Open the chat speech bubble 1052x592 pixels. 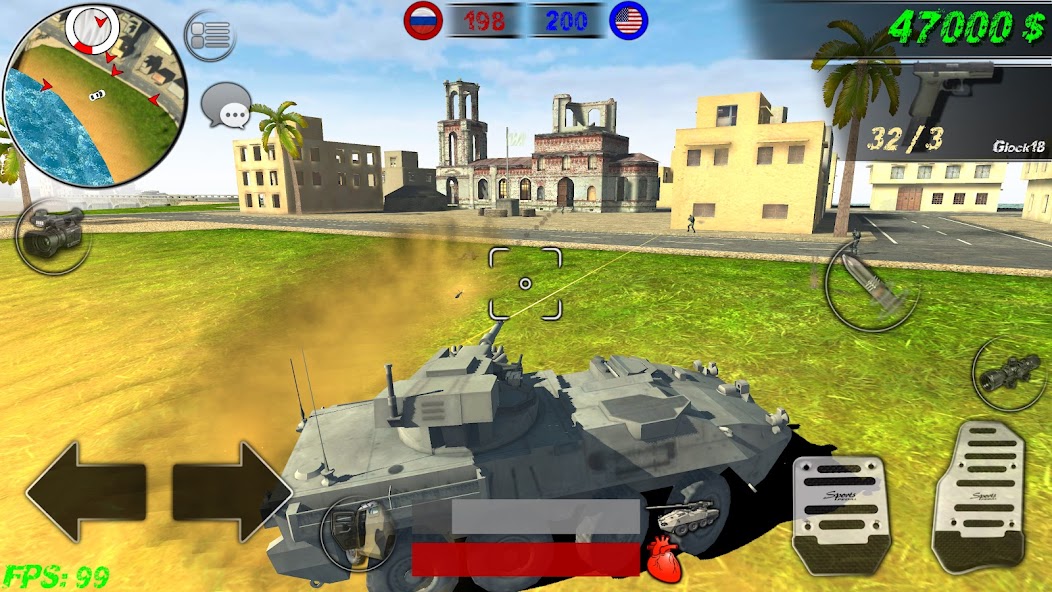click(x=226, y=106)
